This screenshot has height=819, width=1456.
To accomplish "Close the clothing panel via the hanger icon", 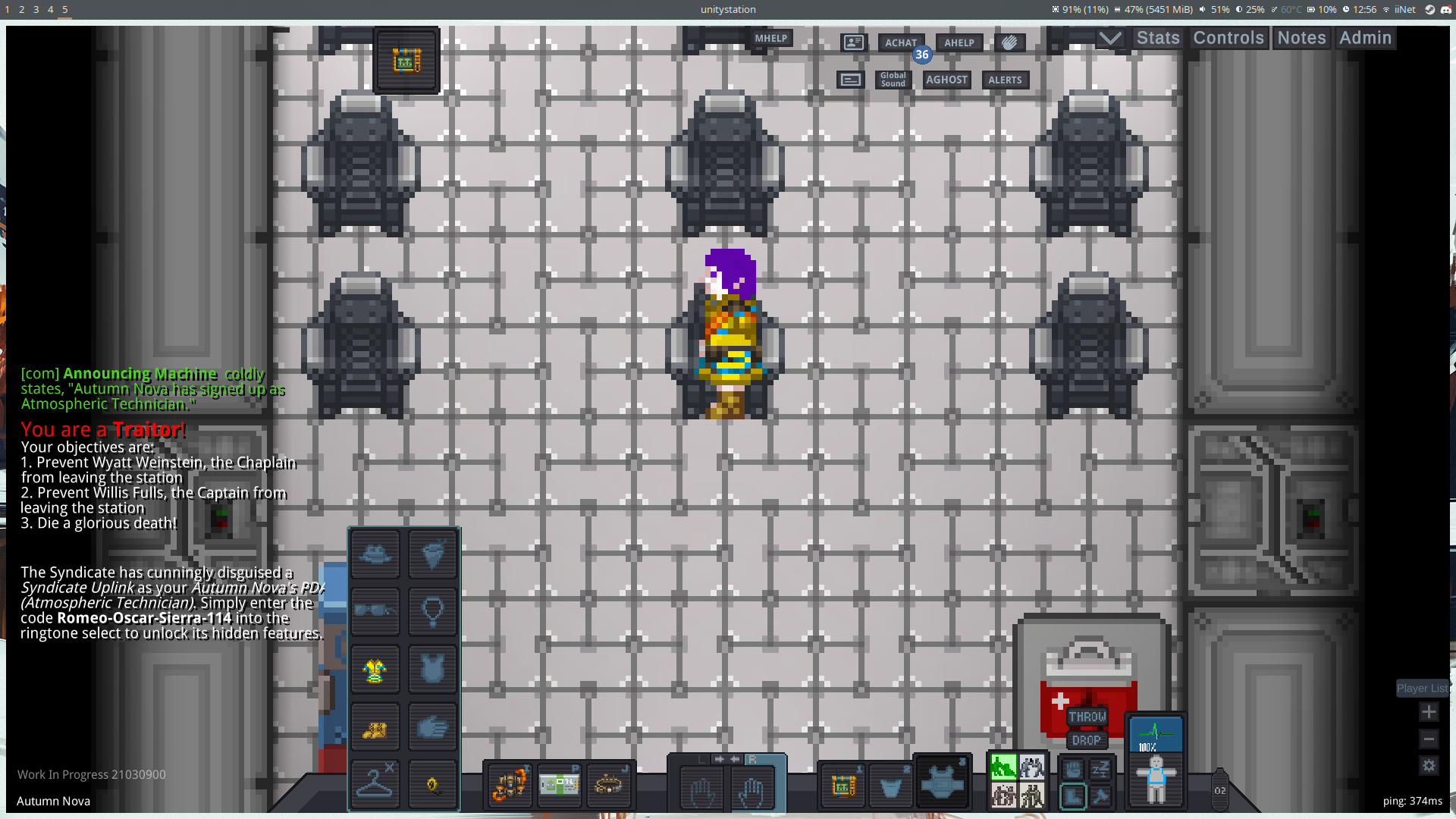I will point(375,783).
